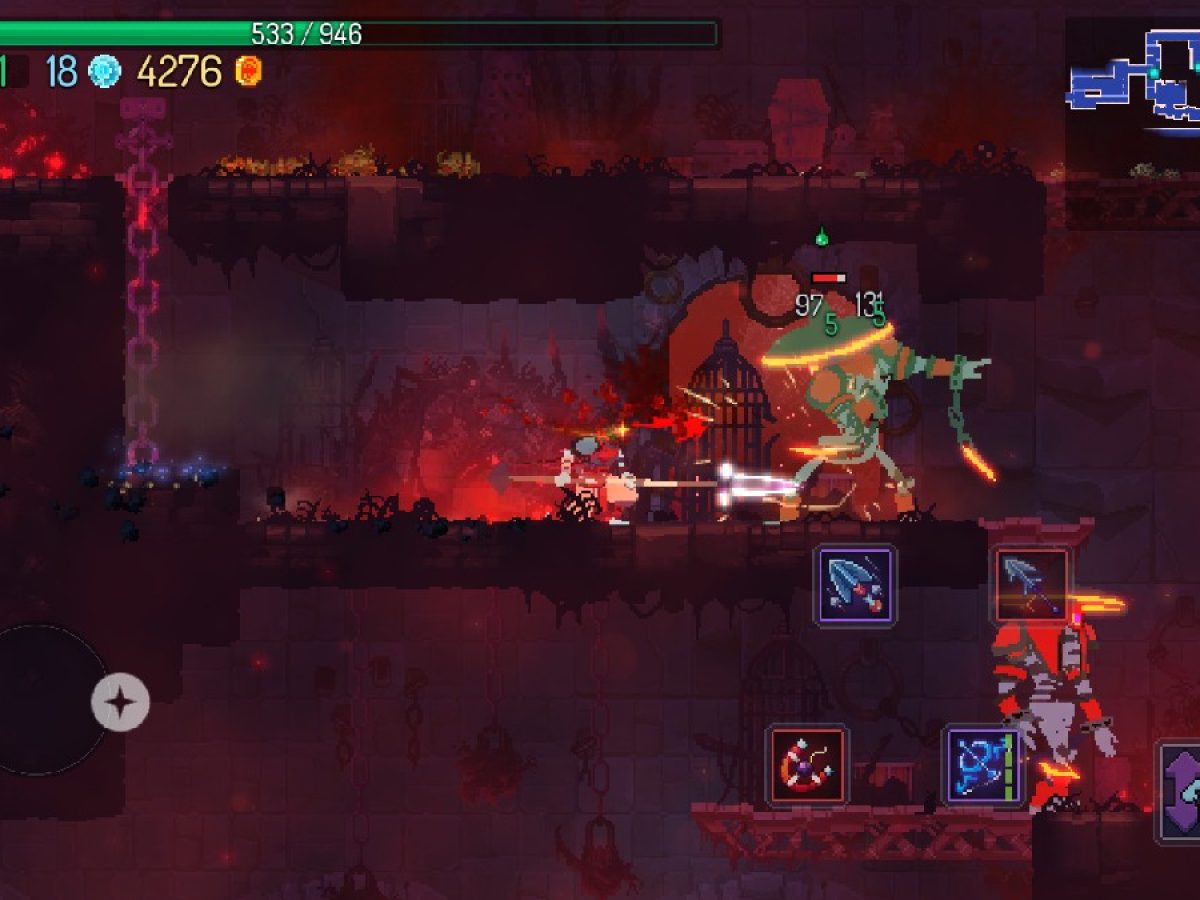Click the dark circular movement pad
Image resolution: width=1200 pixels, height=900 pixels.
[45, 700]
